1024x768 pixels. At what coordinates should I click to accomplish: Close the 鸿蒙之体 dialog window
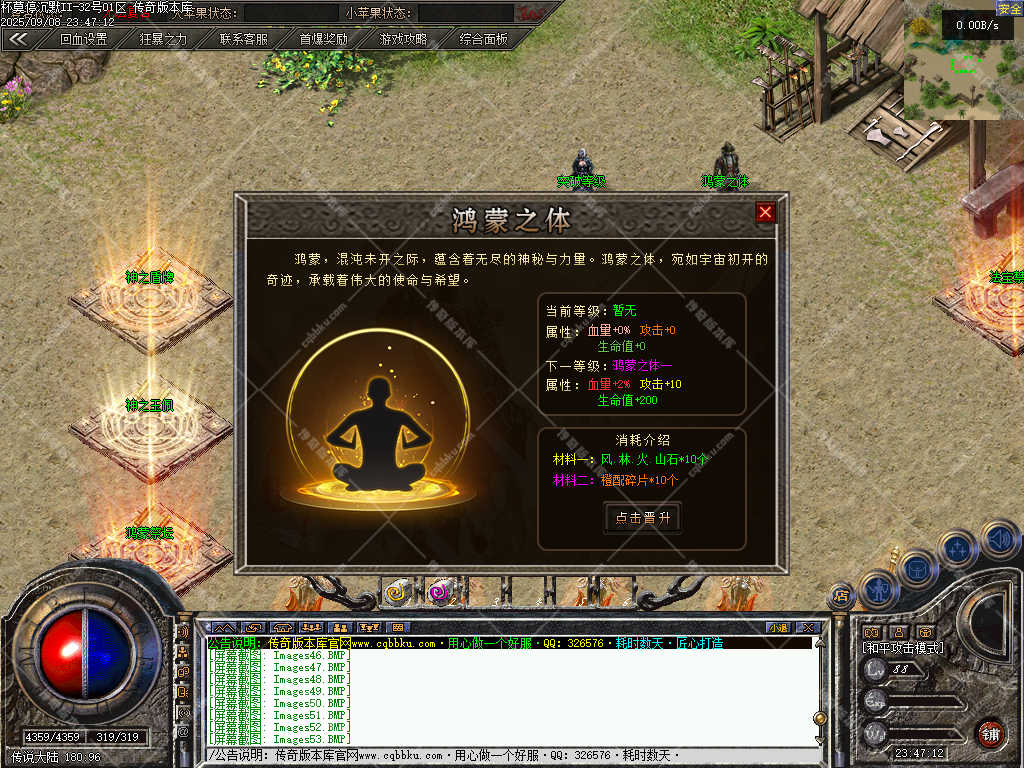coord(765,212)
